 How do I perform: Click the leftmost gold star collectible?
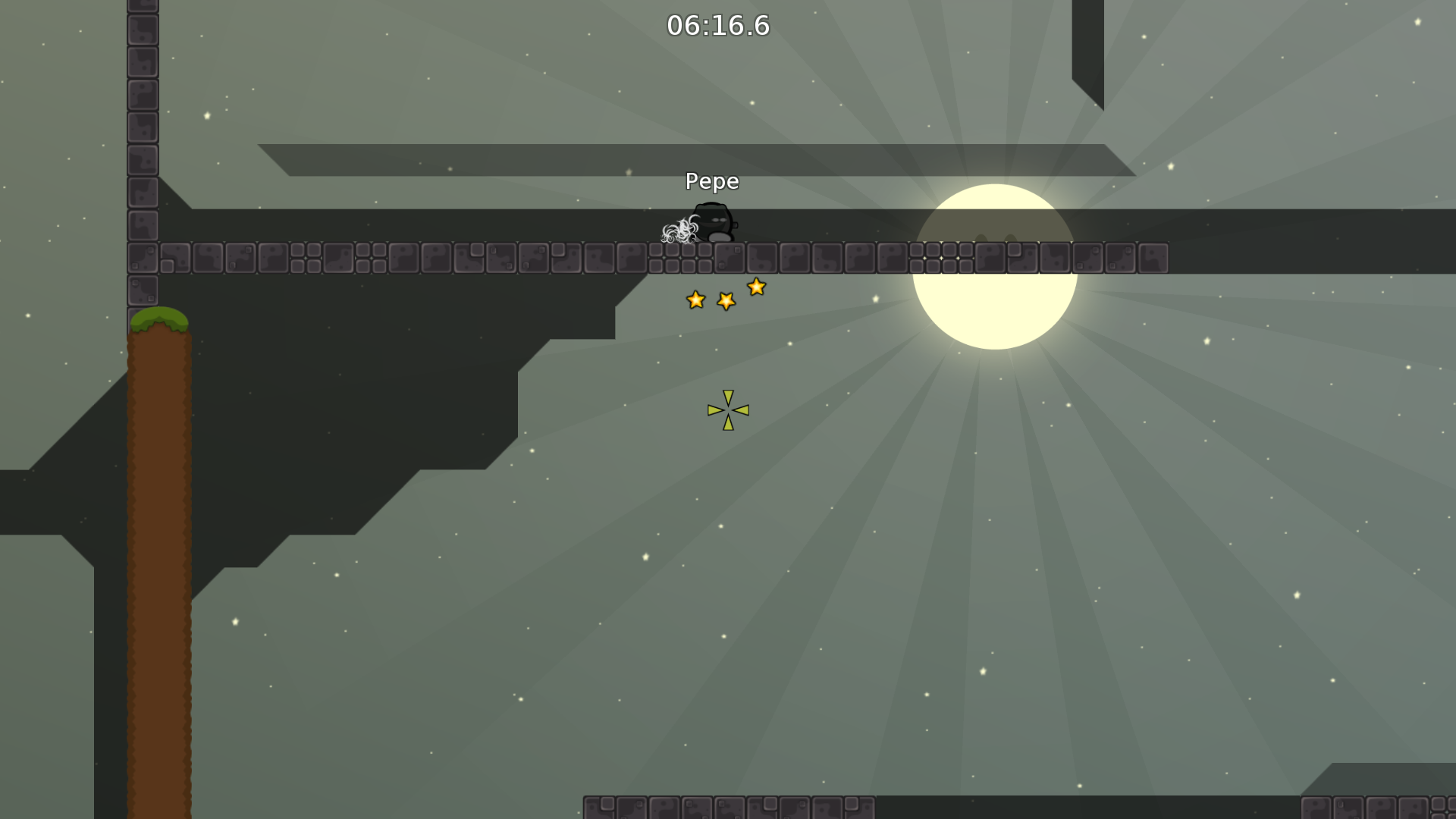[695, 300]
